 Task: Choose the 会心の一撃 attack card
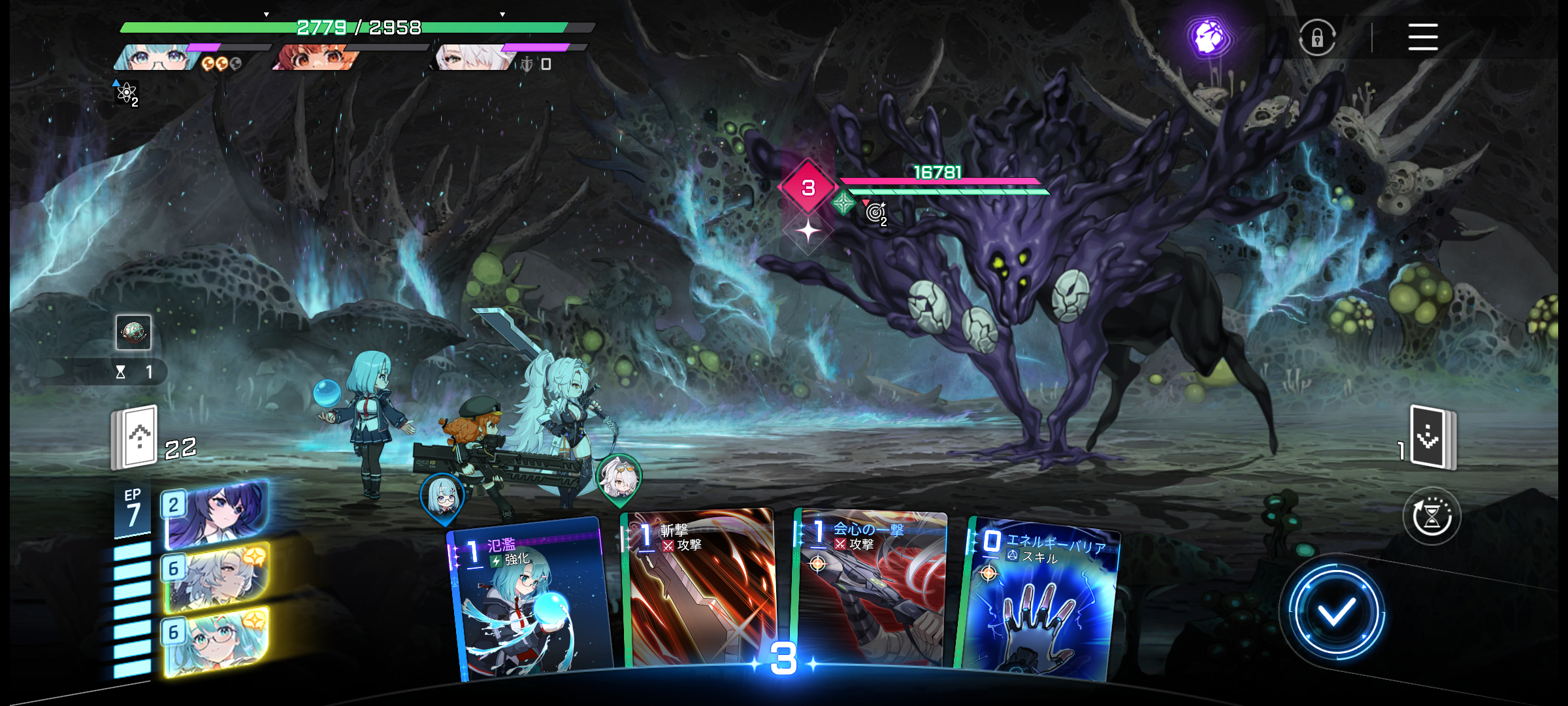tap(870, 588)
